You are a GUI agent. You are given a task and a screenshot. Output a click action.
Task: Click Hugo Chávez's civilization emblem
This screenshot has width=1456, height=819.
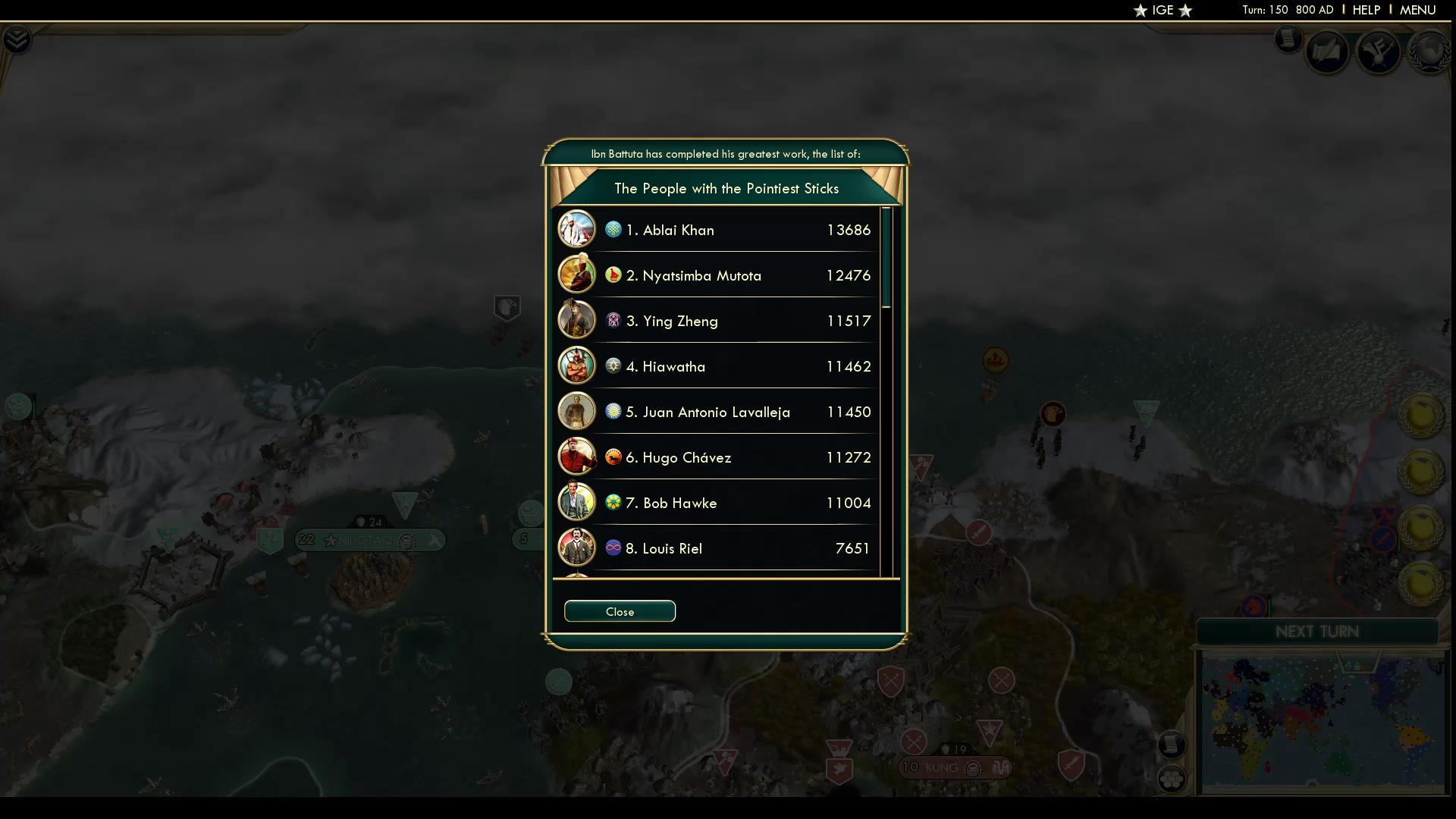pyautogui.click(x=613, y=457)
